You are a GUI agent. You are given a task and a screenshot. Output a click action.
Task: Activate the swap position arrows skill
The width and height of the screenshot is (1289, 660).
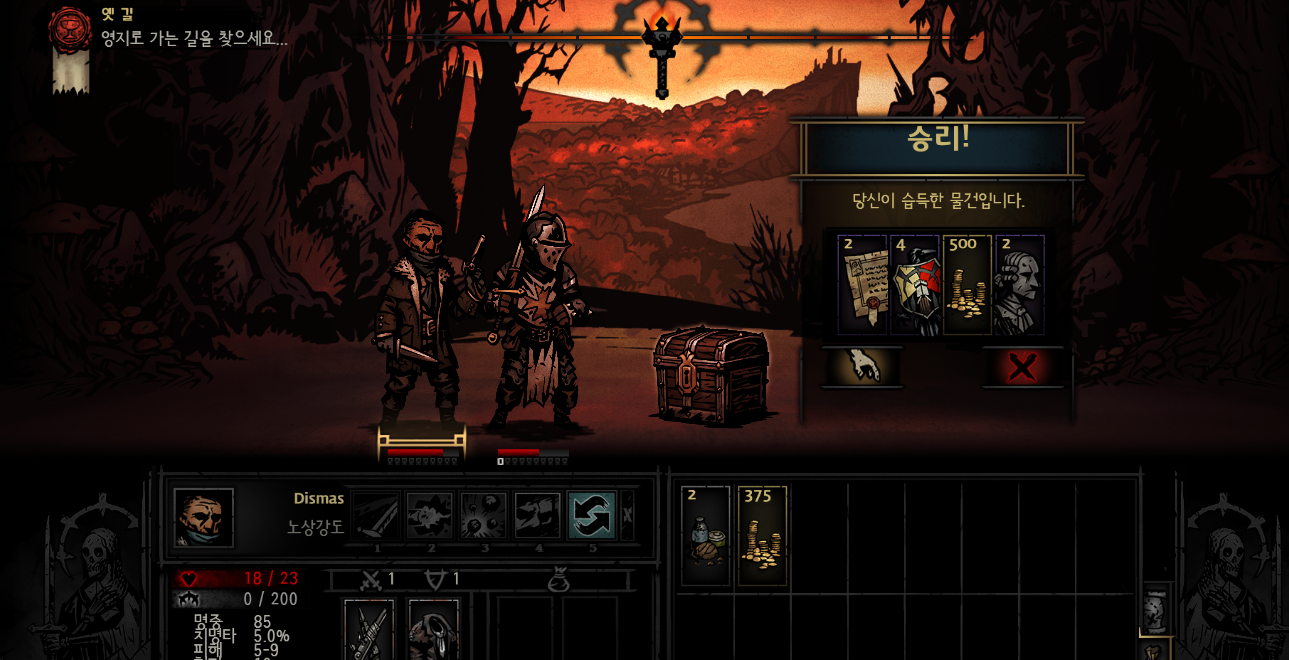[x=592, y=516]
